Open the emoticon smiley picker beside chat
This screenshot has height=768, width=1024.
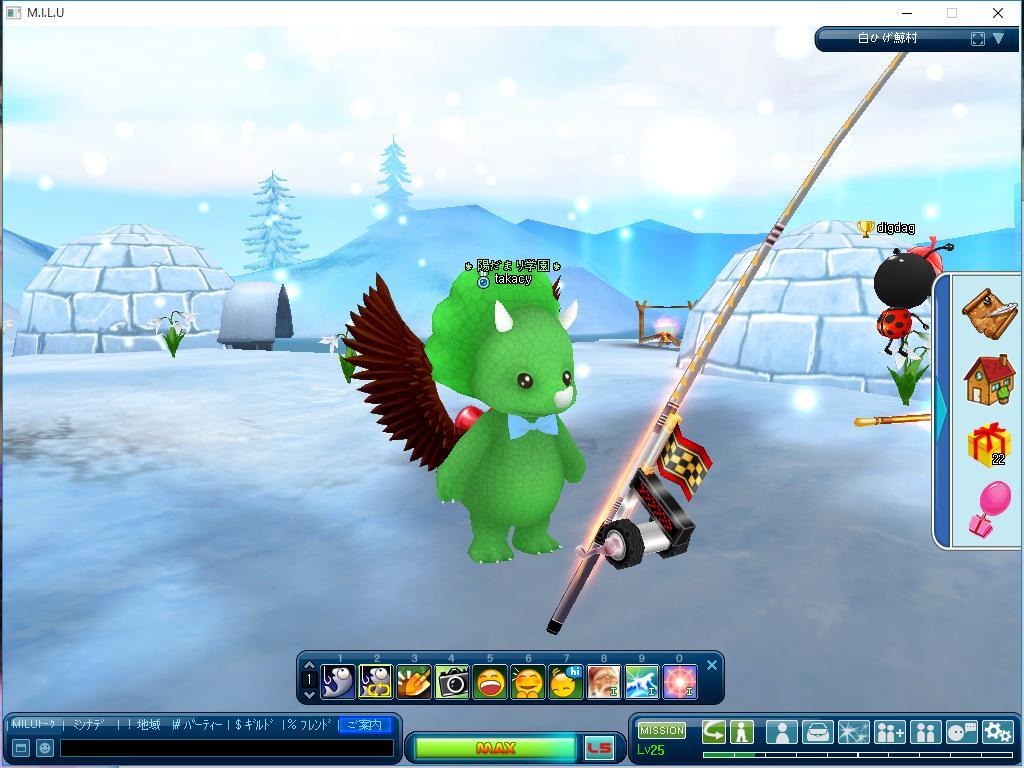pyautogui.click(x=45, y=748)
